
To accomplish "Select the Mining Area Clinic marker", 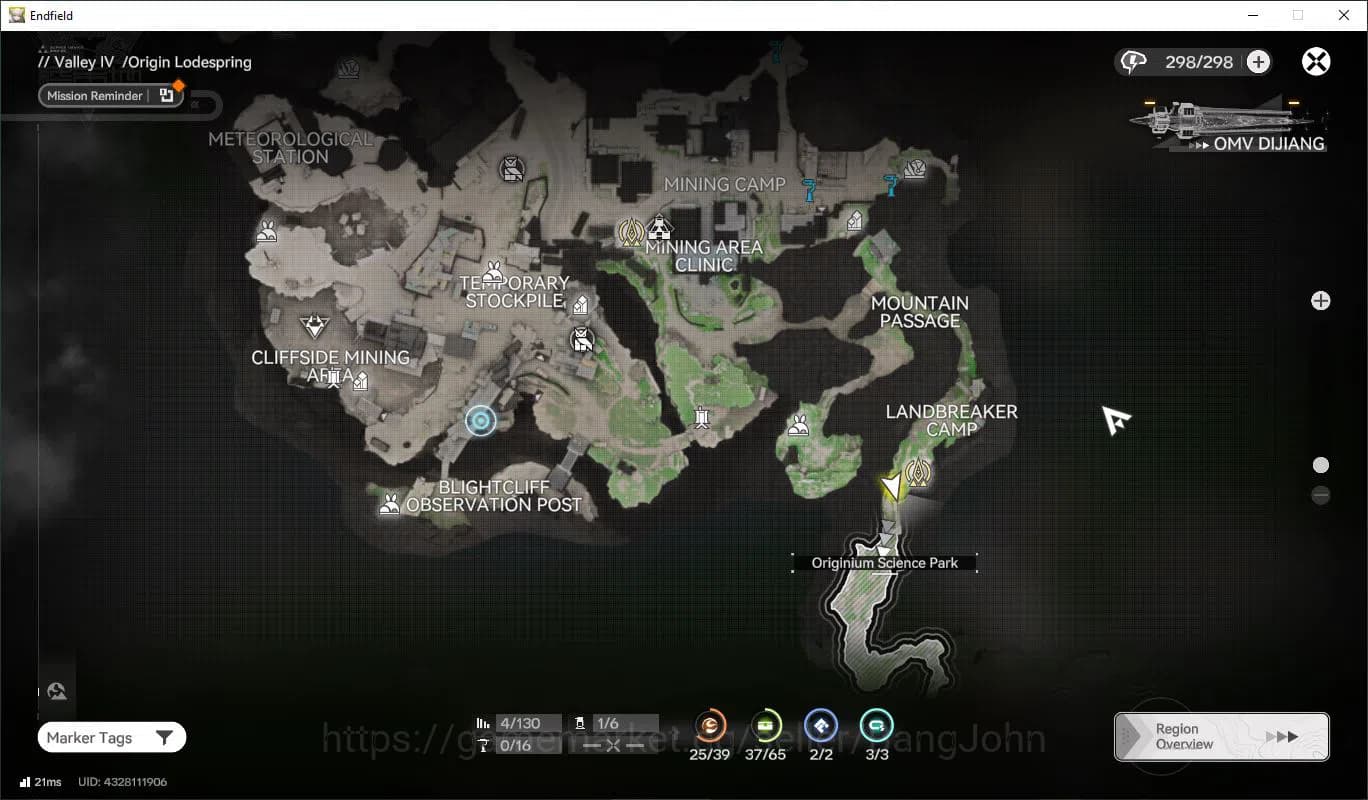I will (x=658, y=228).
